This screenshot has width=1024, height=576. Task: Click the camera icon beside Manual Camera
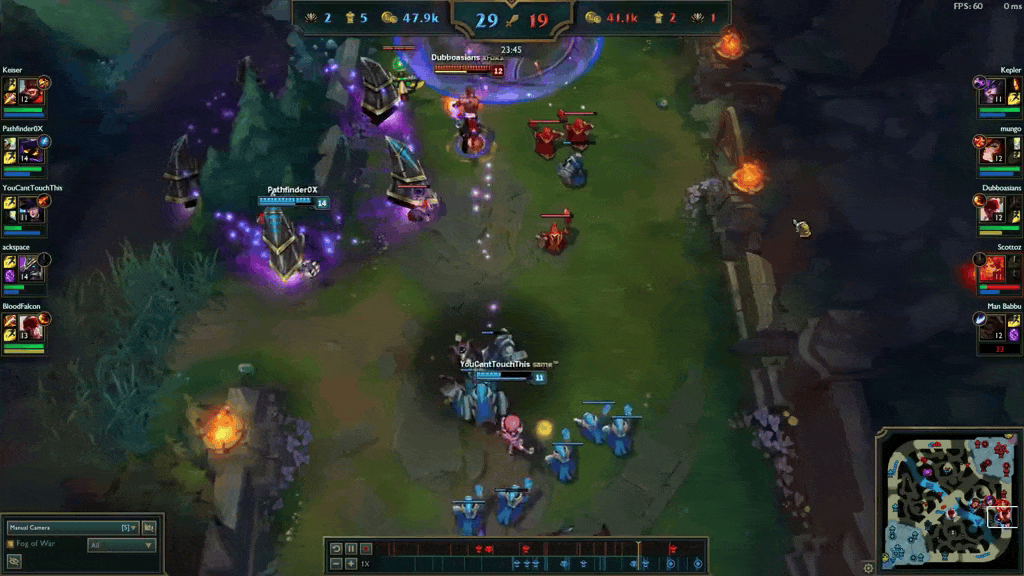(149, 527)
